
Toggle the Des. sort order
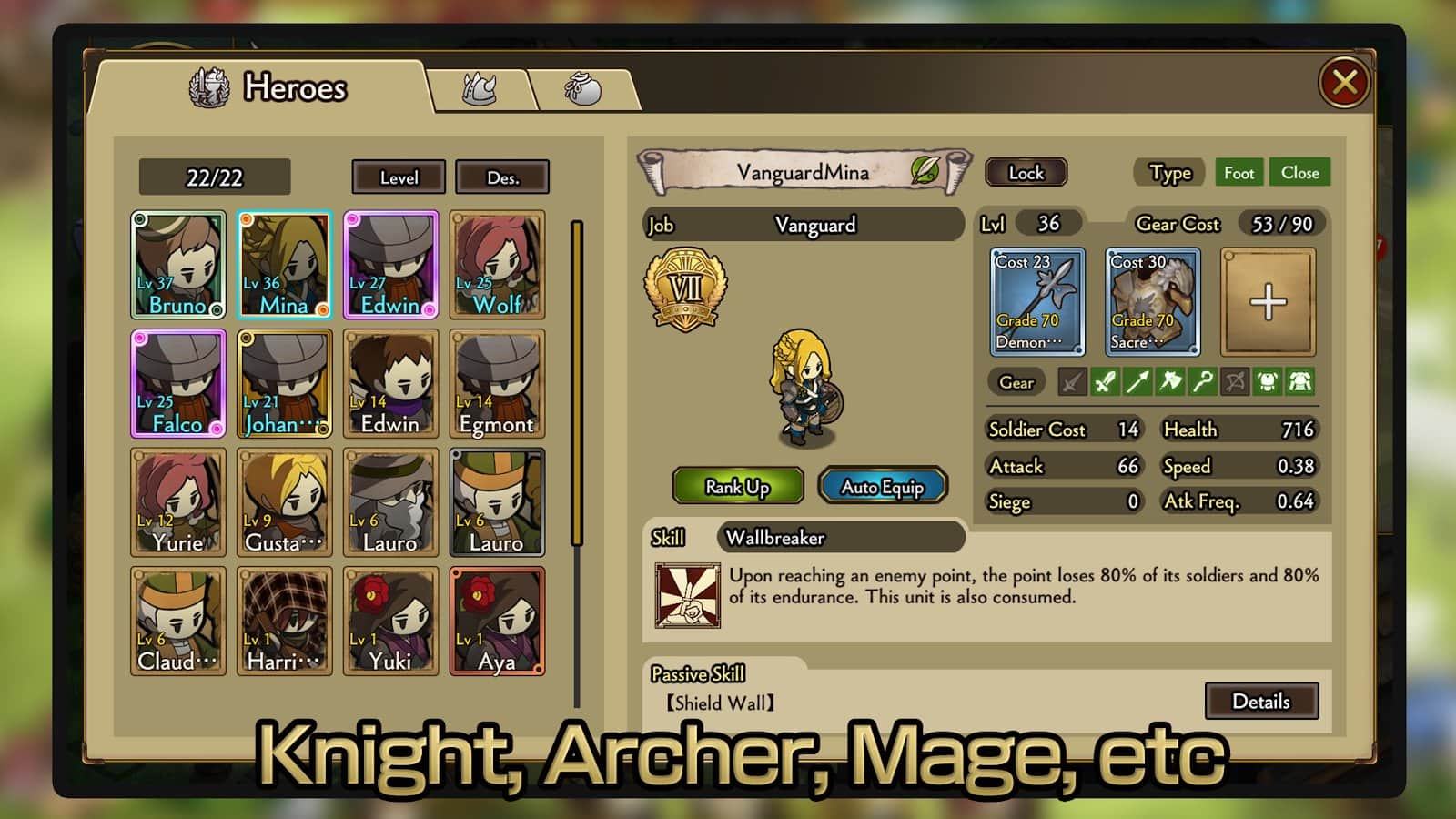(502, 177)
